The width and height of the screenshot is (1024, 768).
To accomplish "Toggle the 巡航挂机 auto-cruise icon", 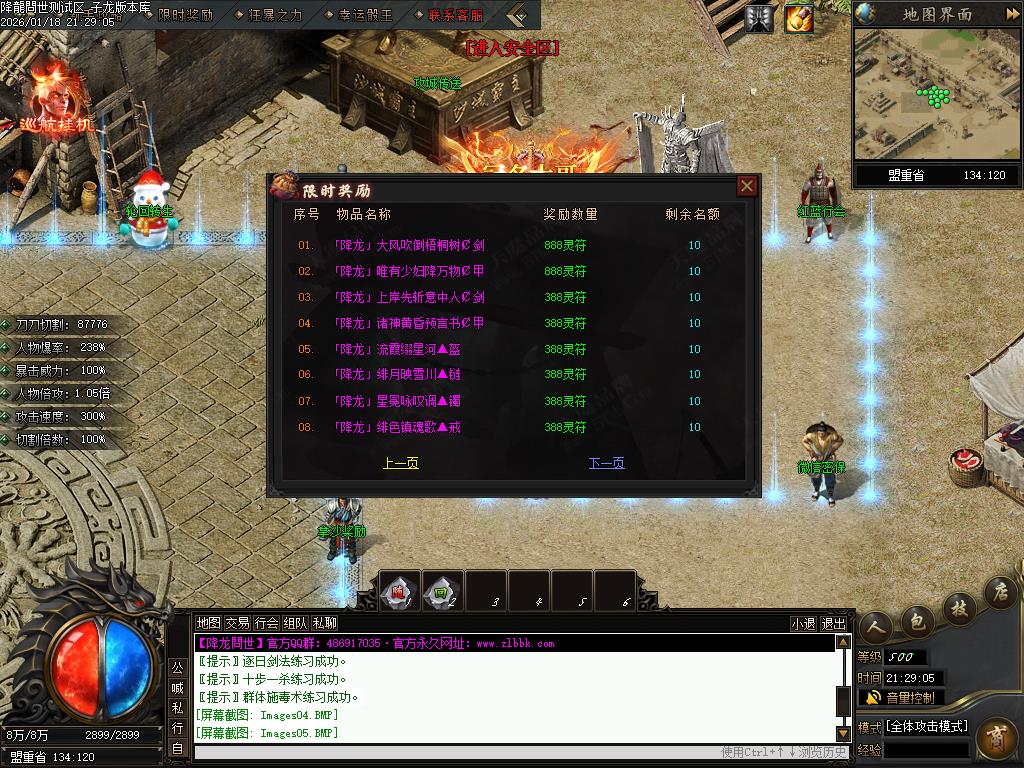I will tap(56, 98).
